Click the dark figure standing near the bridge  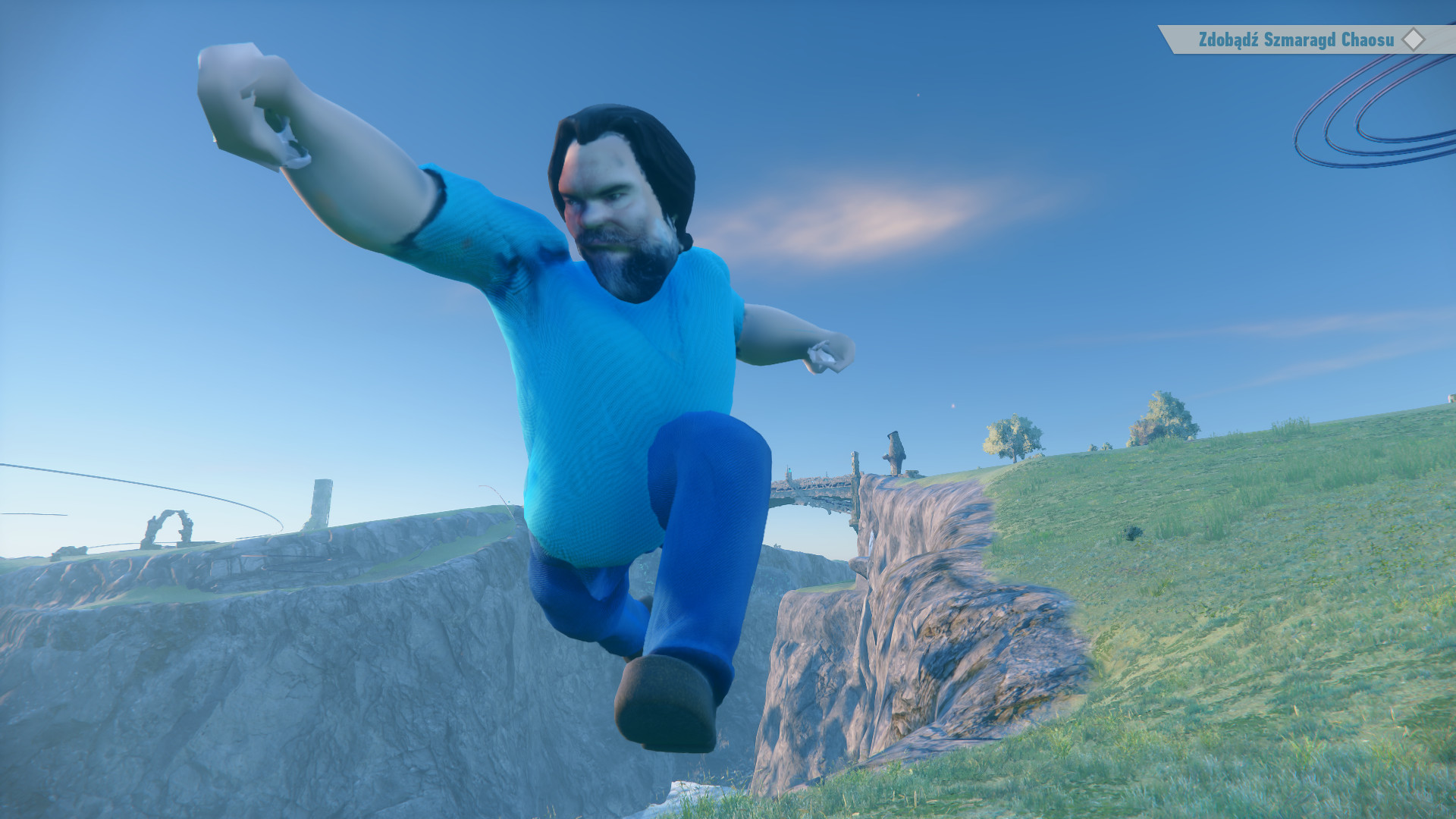[x=895, y=451]
